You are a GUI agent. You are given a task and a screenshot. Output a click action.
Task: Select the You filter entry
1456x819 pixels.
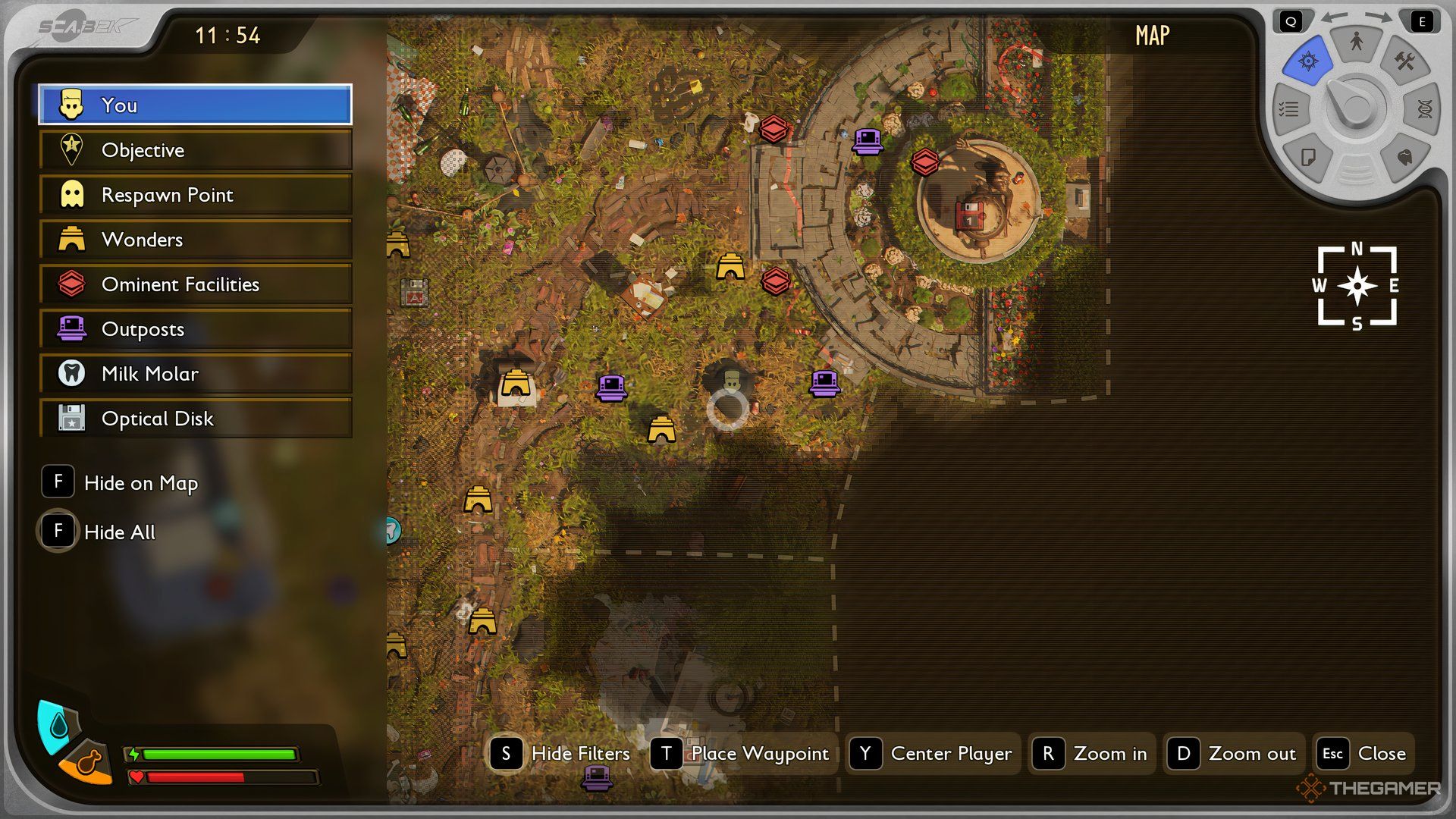(196, 105)
